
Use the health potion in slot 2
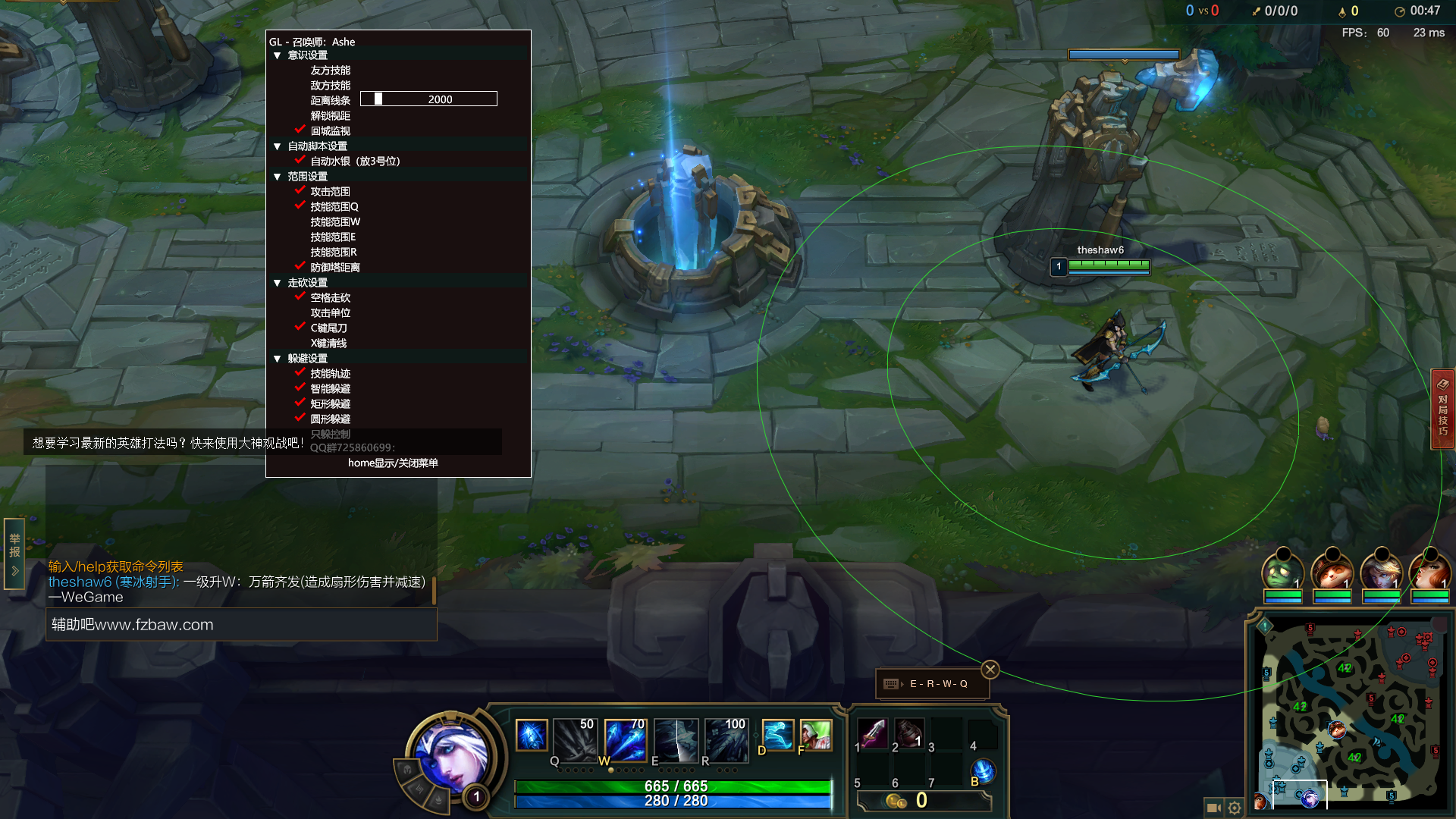coord(909,733)
